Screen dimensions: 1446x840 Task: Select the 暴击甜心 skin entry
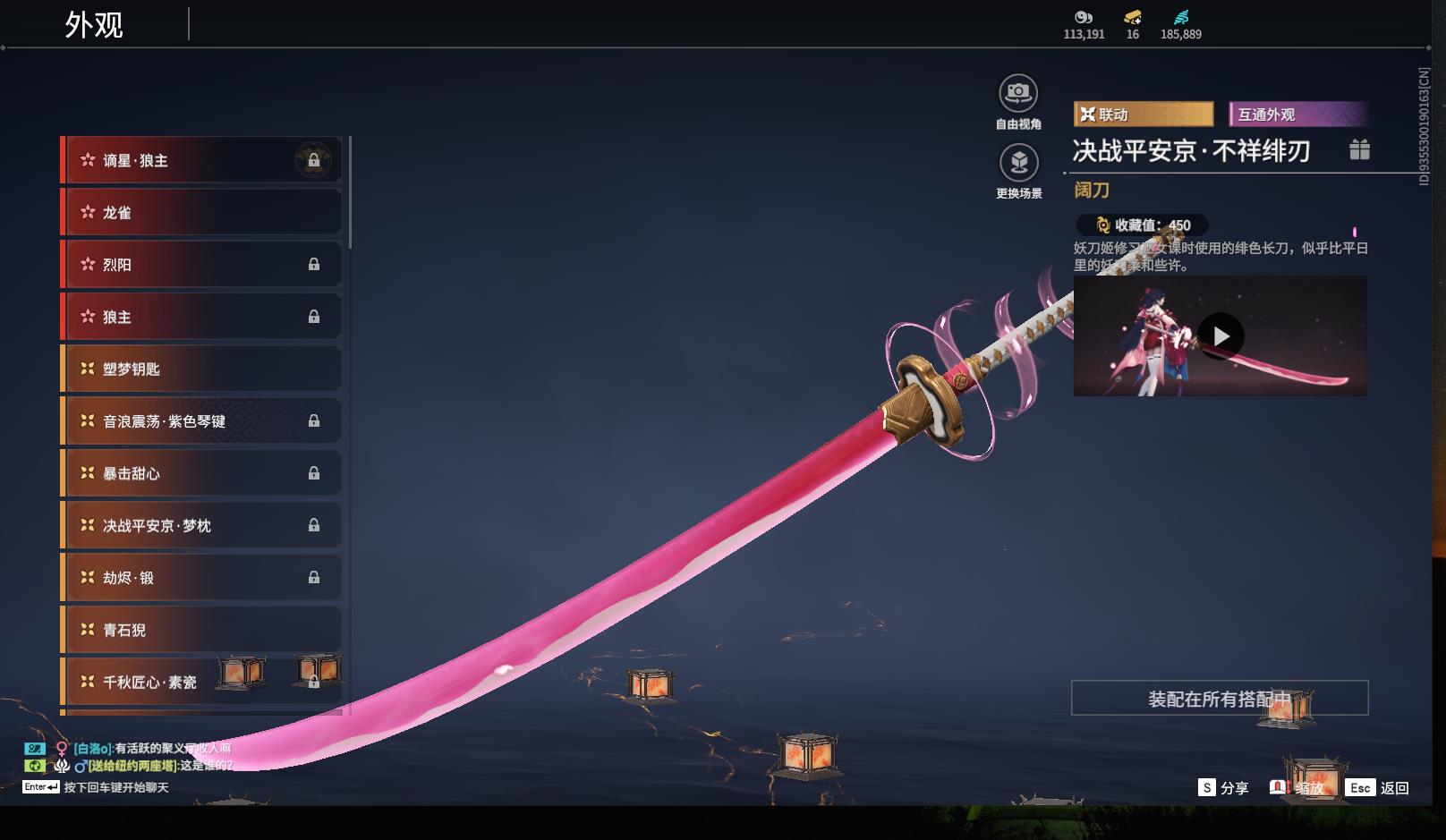coord(201,473)
